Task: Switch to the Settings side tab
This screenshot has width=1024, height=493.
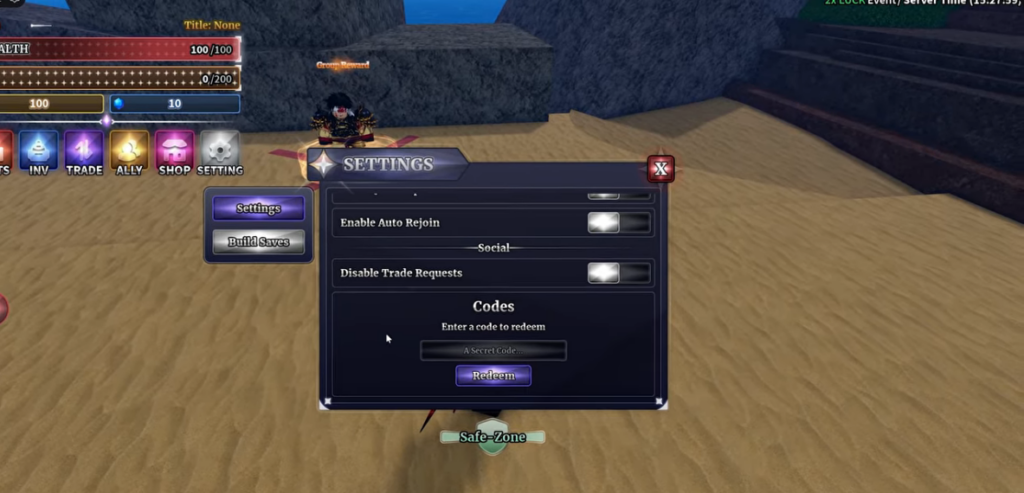Action: click(x=258, y=209)
